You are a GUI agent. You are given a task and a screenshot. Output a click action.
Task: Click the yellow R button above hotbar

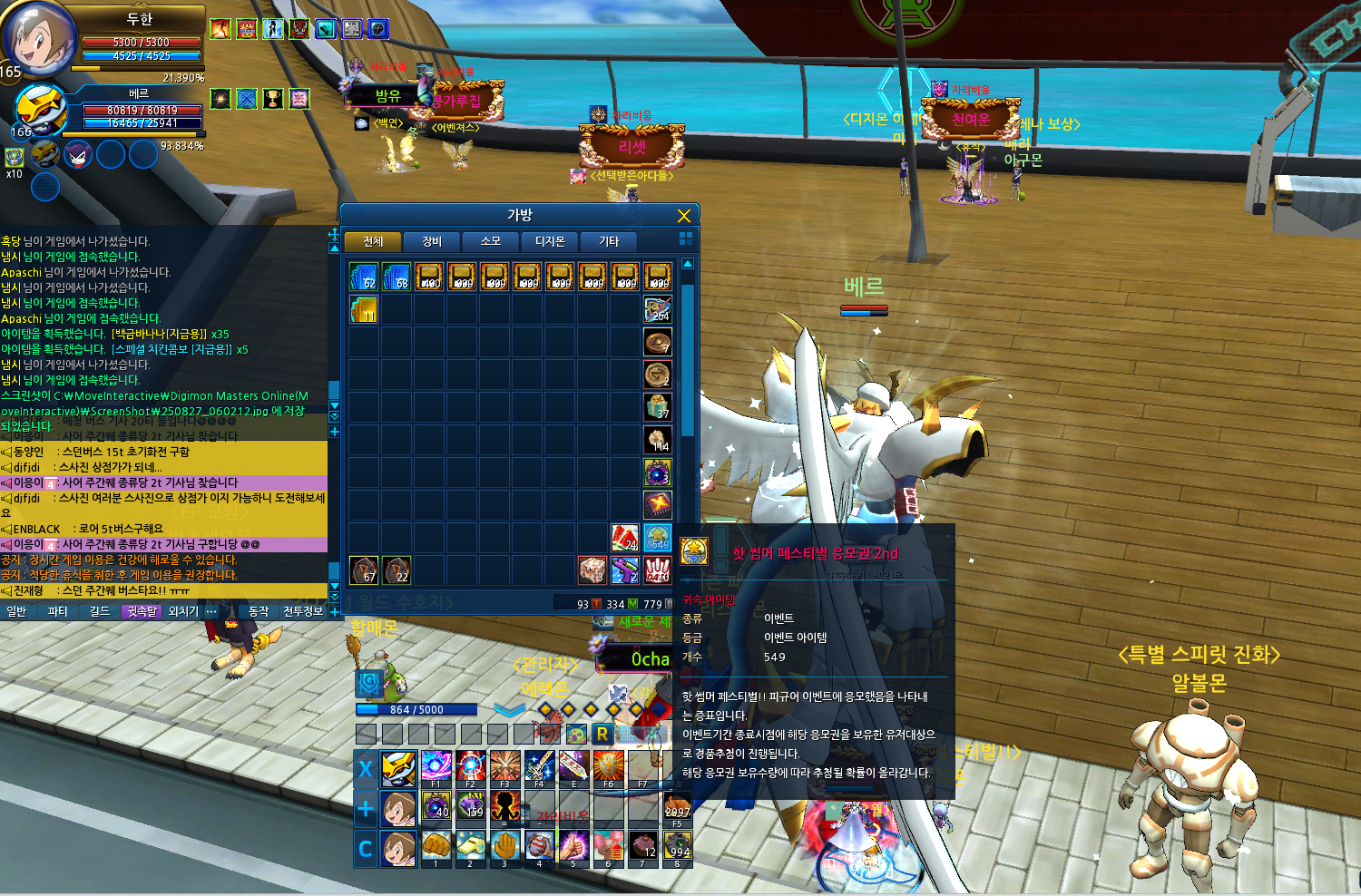(x=602, y=734)
